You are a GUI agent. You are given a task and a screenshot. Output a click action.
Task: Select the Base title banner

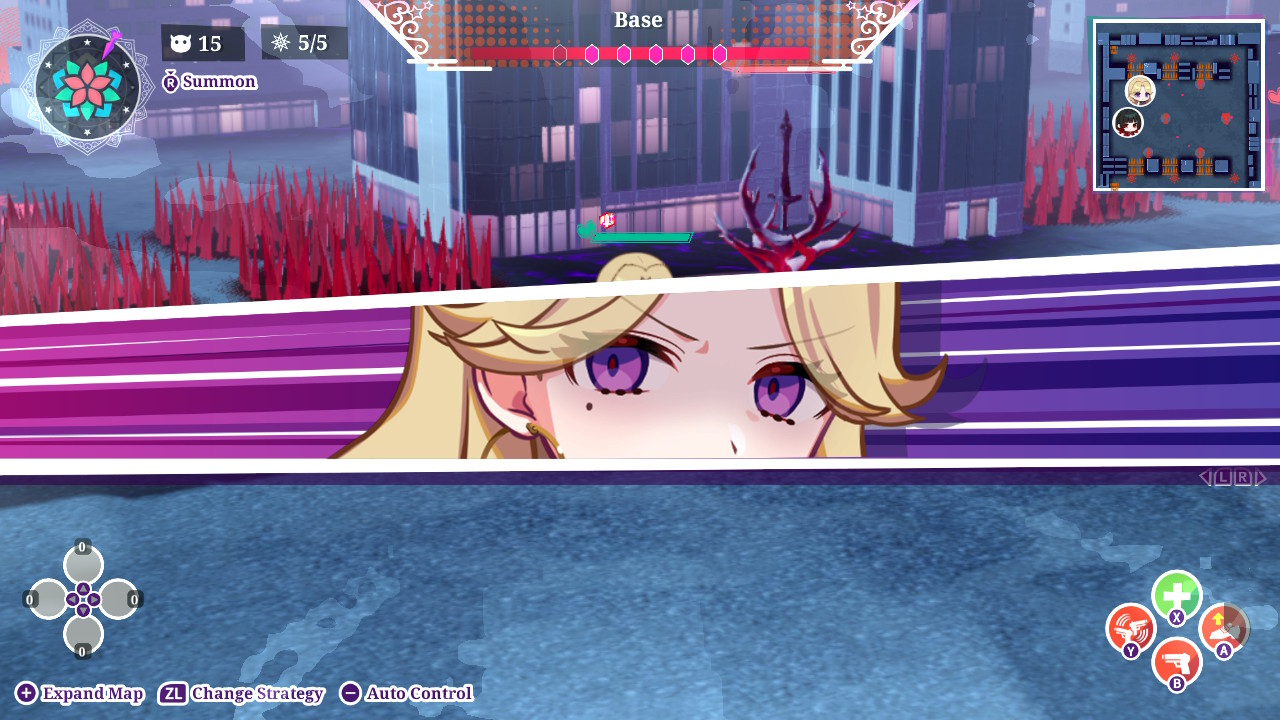[x=639, y=19]
